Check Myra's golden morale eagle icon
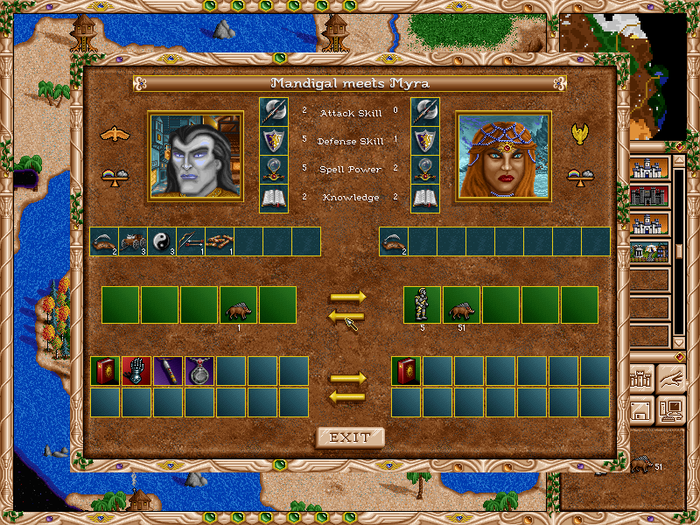 pyautogui.click(x=579, y=134)
